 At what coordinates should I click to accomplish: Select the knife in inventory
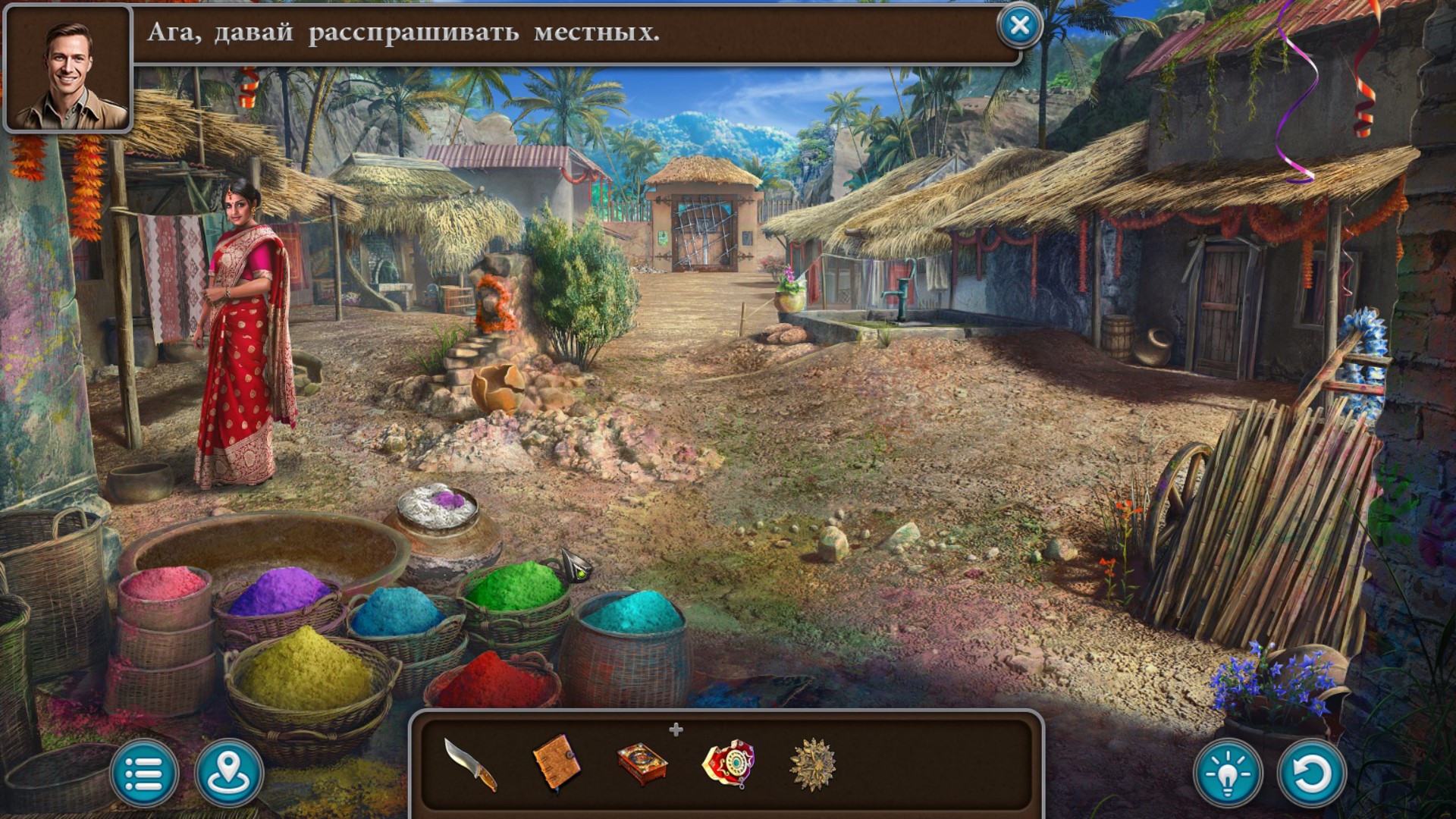click(x=470, y=764)
